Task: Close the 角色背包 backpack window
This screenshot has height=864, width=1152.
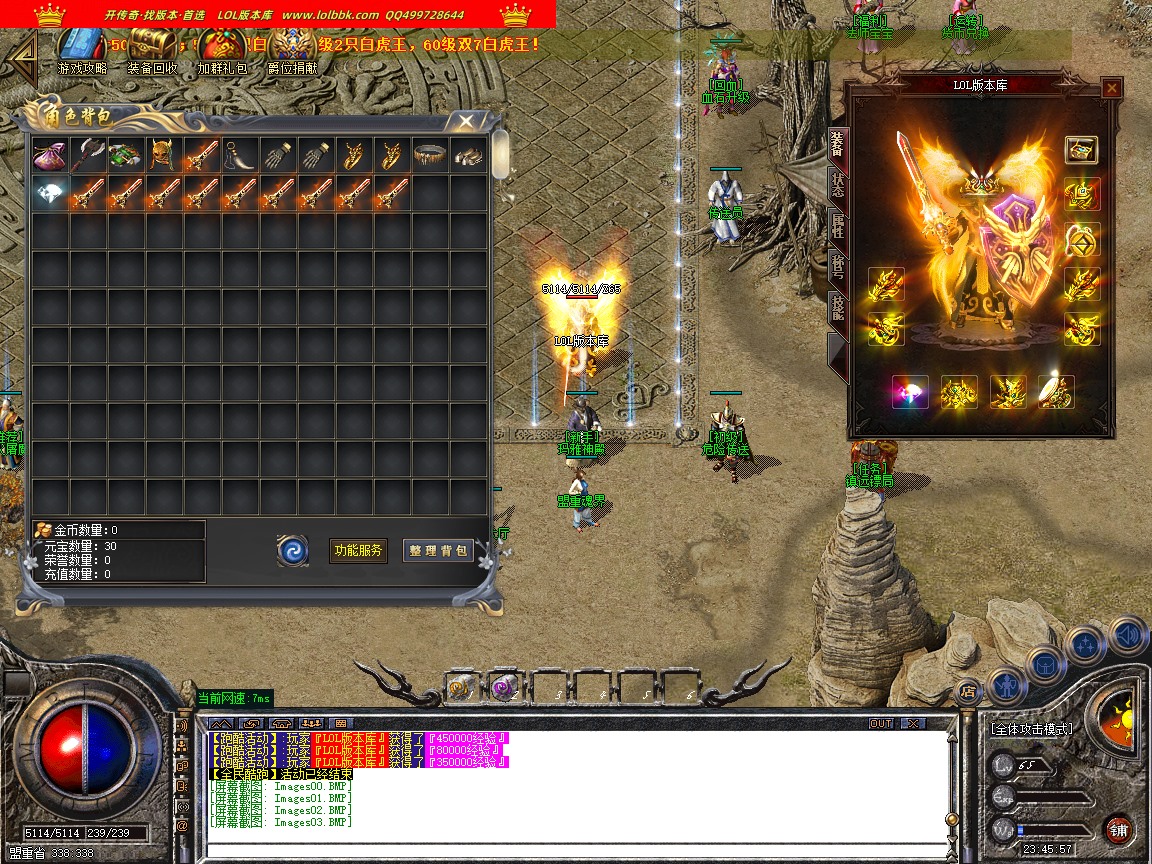Action: [x=465, y=121]
